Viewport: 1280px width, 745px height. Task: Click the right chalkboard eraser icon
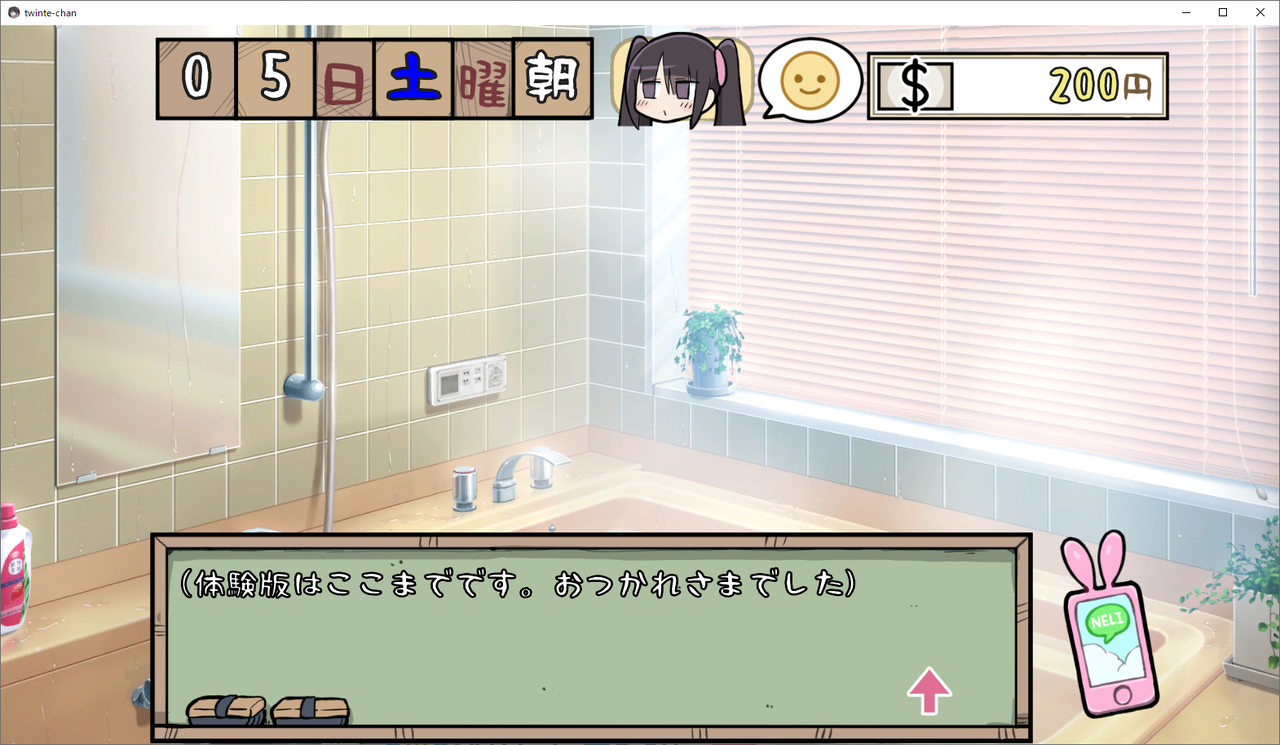tap(310, 708)
